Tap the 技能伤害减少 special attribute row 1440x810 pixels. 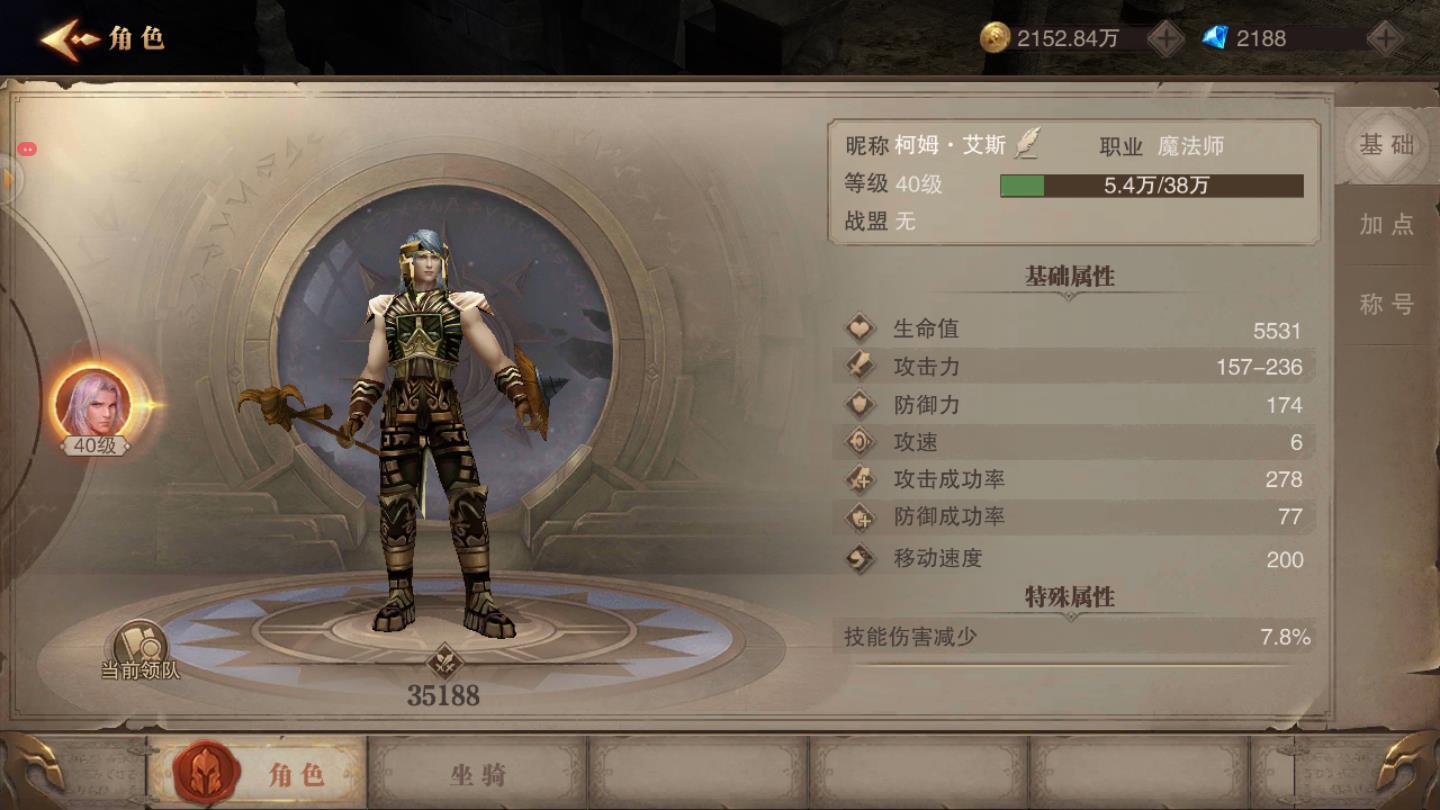tap(1073, 637)
